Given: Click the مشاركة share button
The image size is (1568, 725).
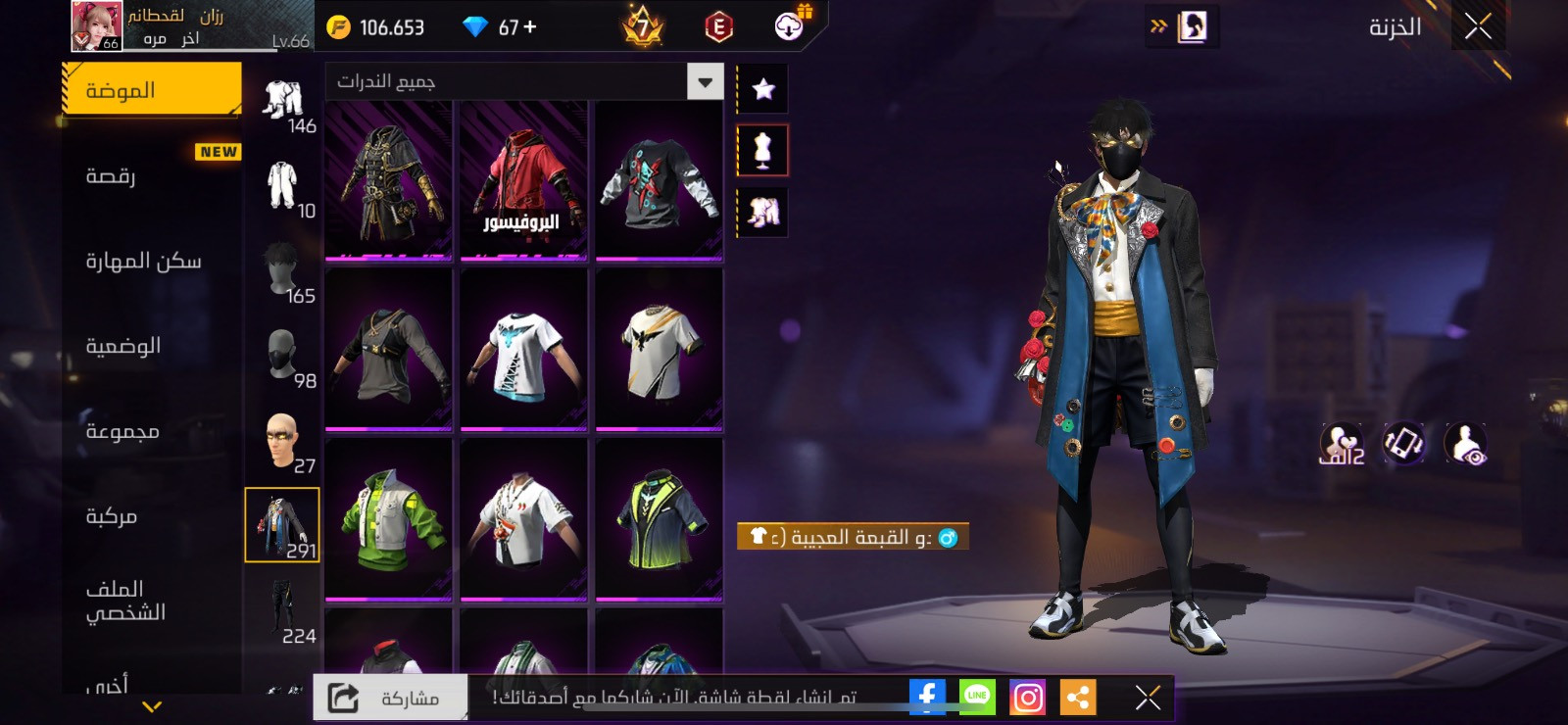Looking at the screenshot, I should (x=390, y=698).
